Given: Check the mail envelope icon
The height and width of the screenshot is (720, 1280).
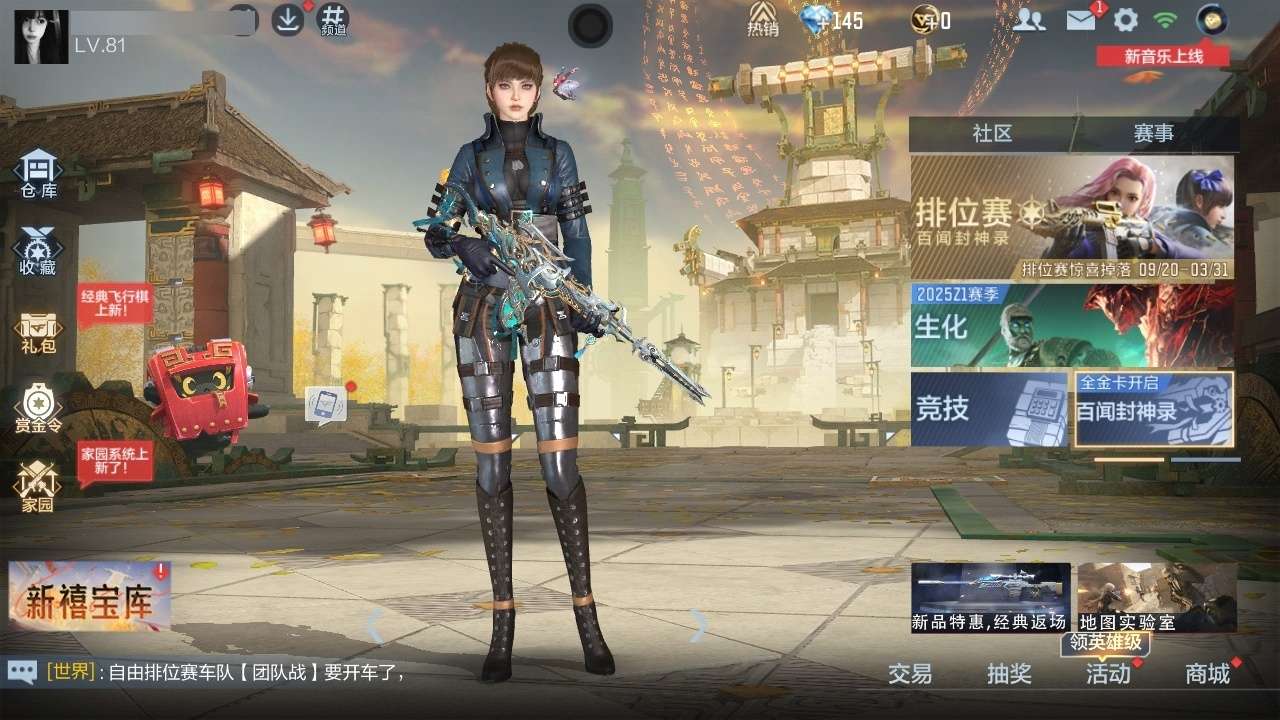Looking at the screenshot, I should click(1080, 20).
